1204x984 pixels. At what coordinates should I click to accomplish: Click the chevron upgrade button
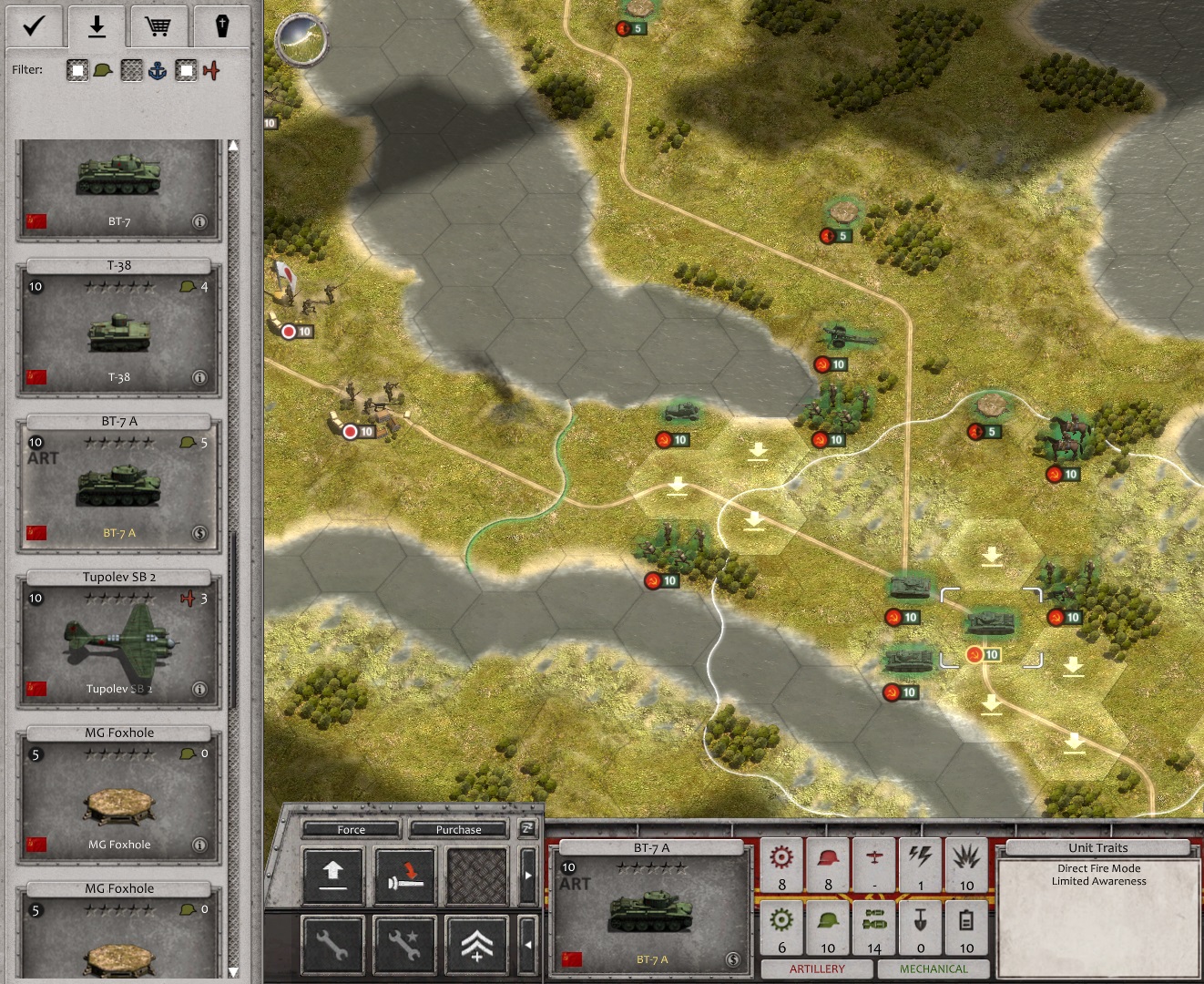[x=477, y=945]
